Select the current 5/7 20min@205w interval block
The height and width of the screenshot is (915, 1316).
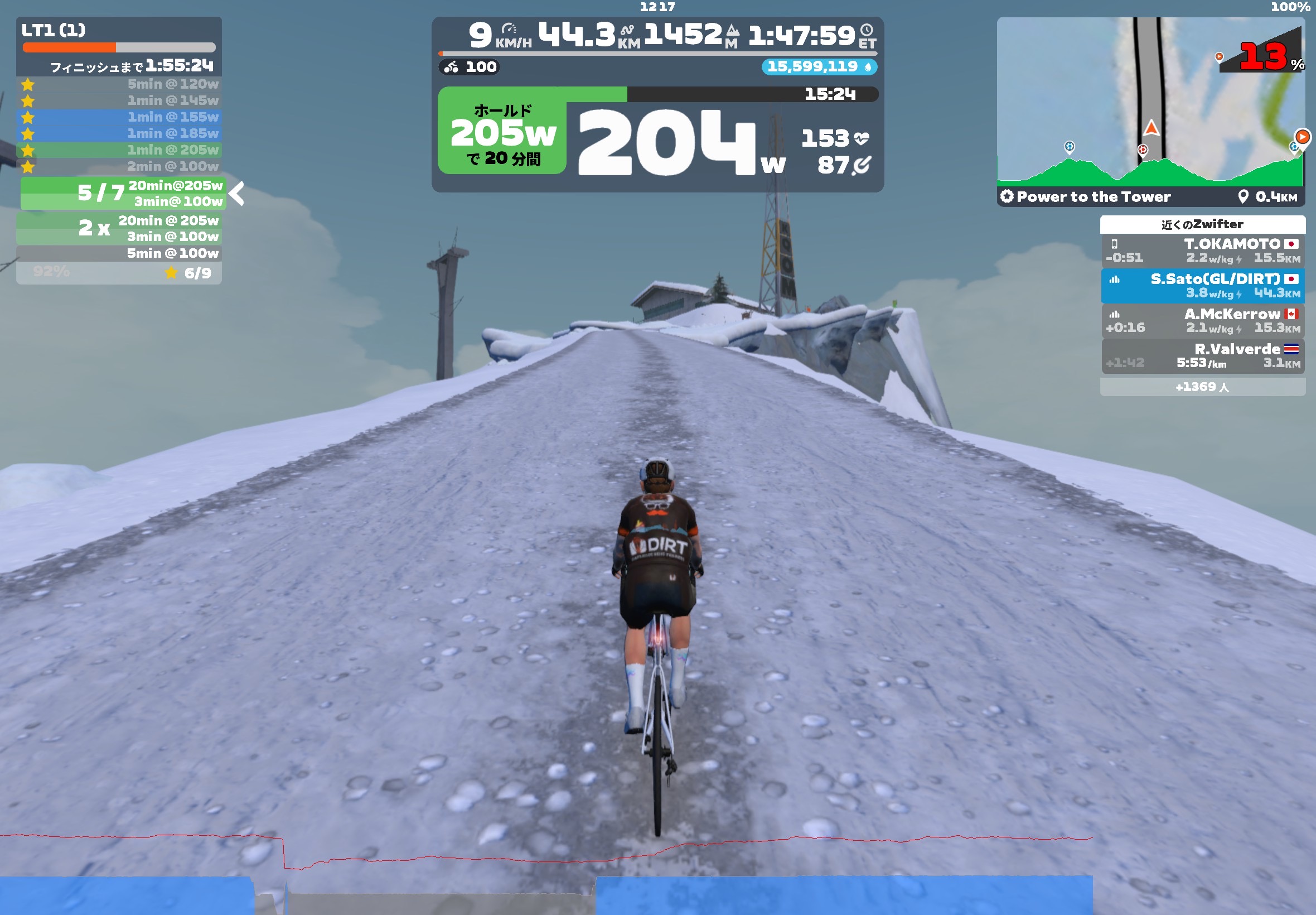(123, 193)
